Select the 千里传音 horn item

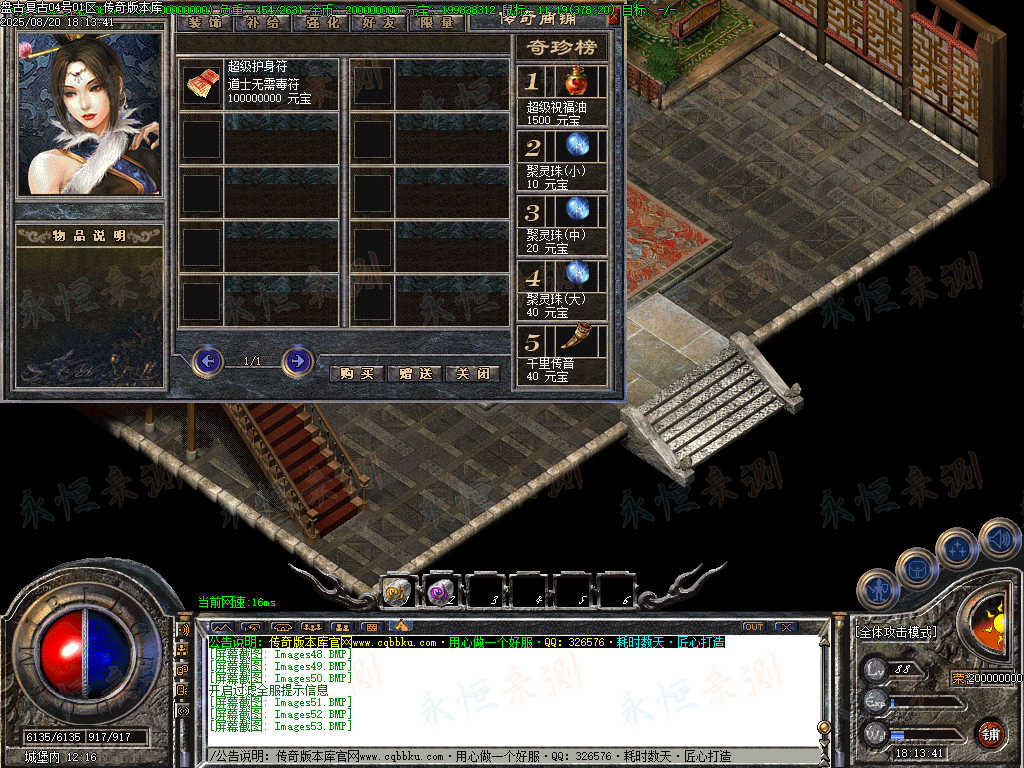[575, 341]
